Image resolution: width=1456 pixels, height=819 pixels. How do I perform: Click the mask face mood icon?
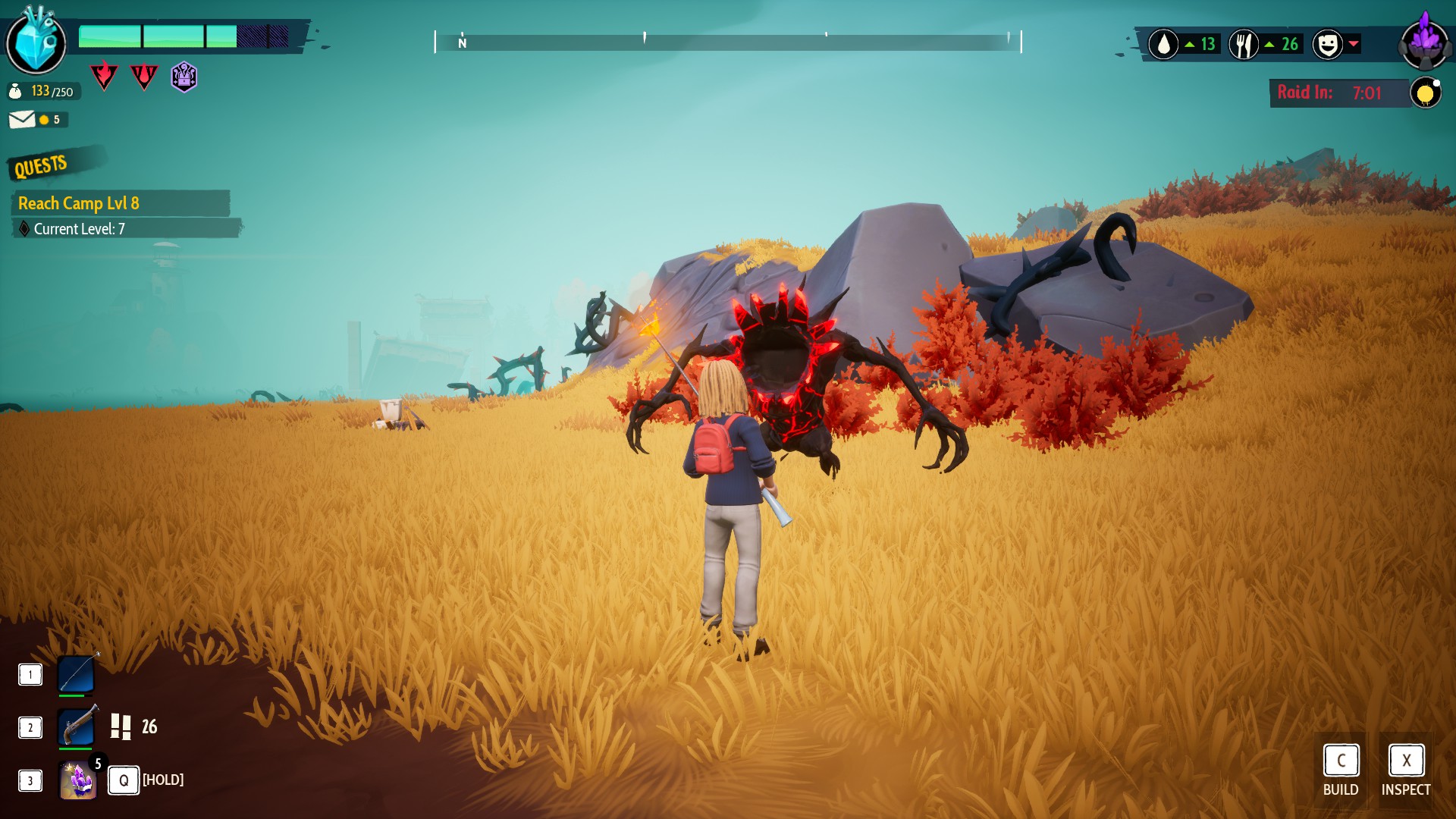point(1327,45)
